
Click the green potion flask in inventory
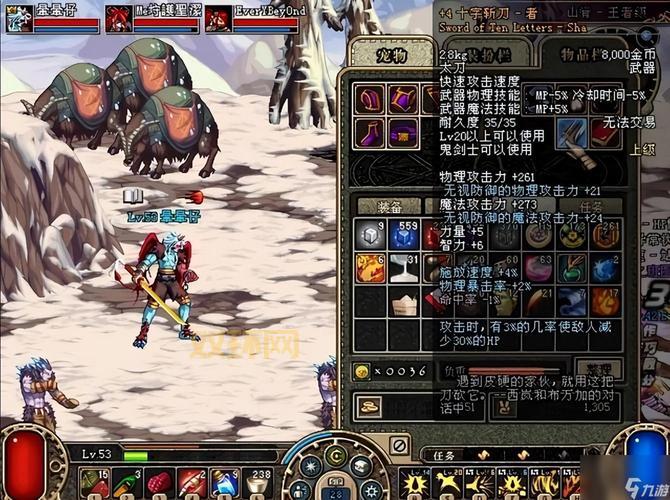[573, 268]
